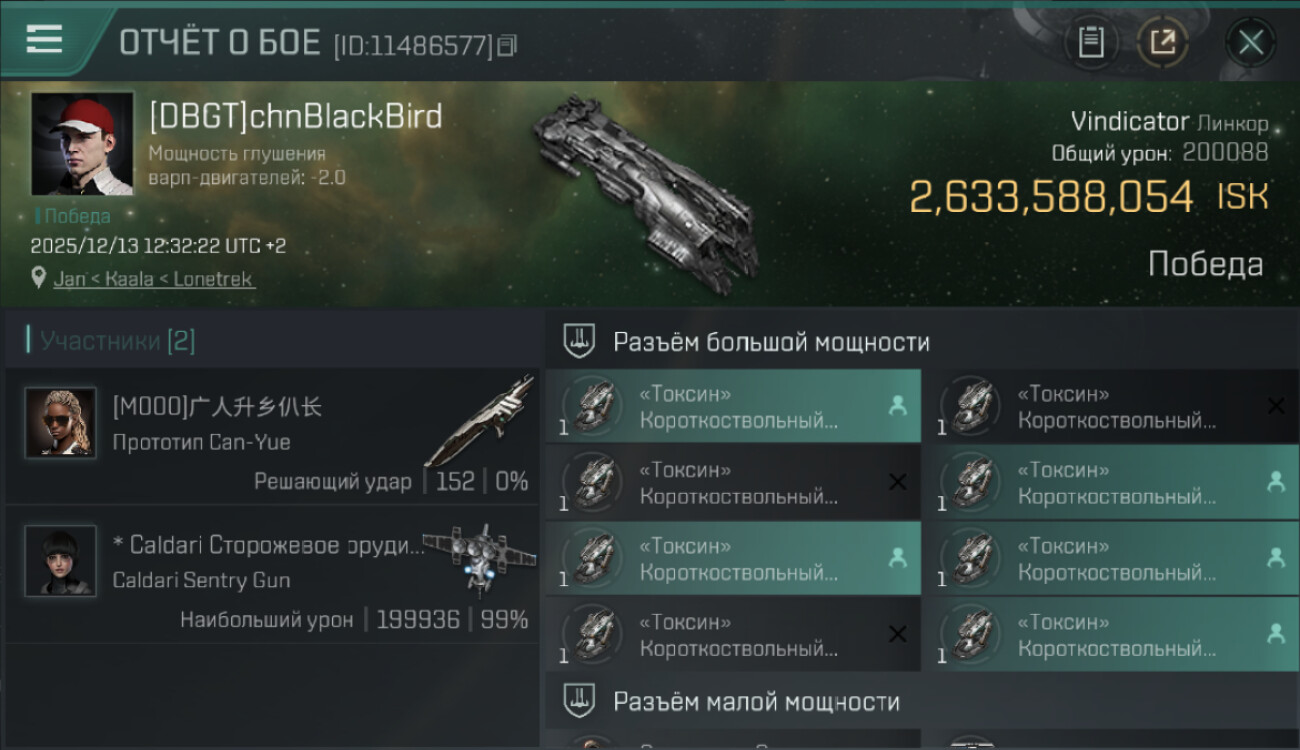Deselect the Токсин module marked with an X
1300x750 pixels.
tap(897, 482)
